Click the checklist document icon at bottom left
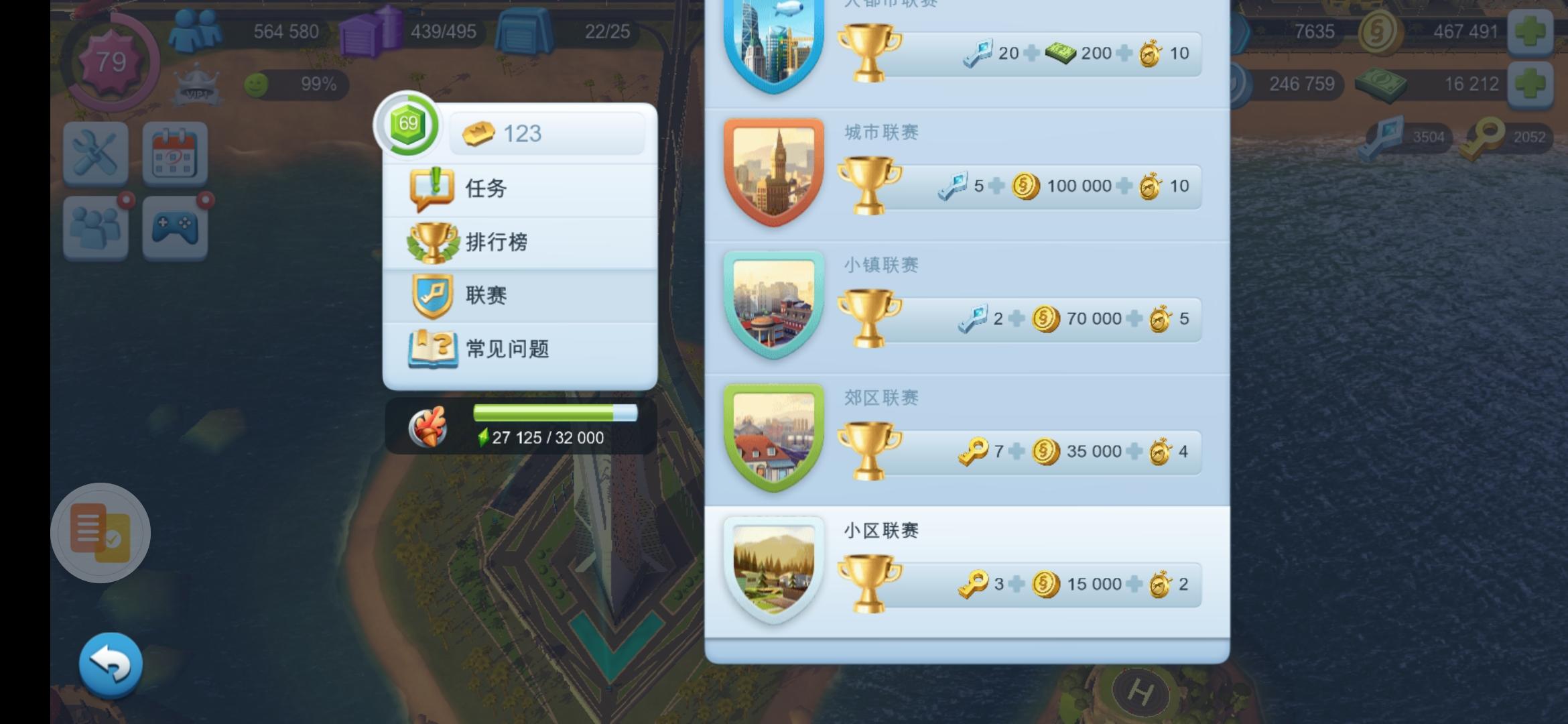 tap(99, 532)
